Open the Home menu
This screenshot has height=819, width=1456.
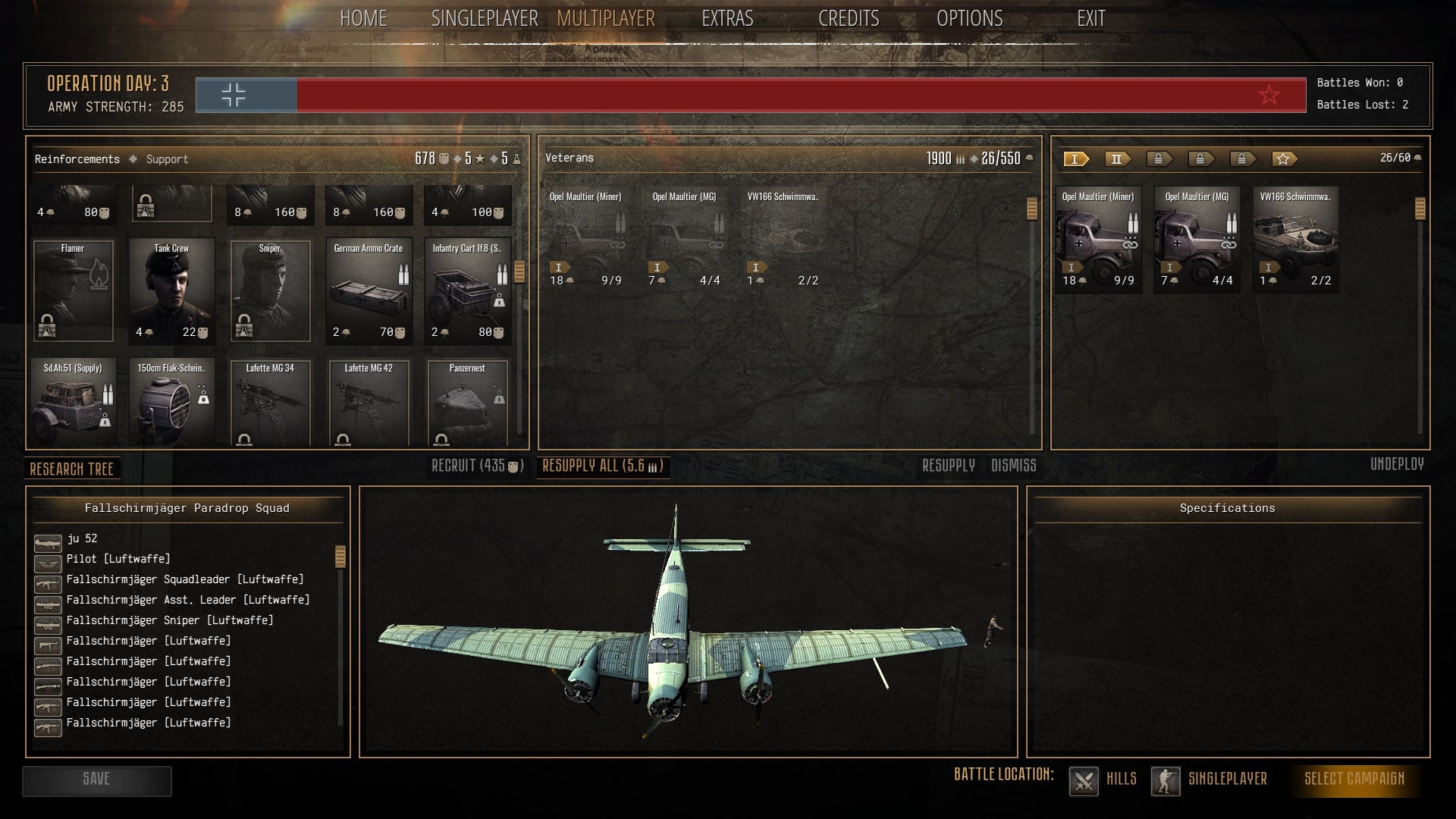point(363,19)
